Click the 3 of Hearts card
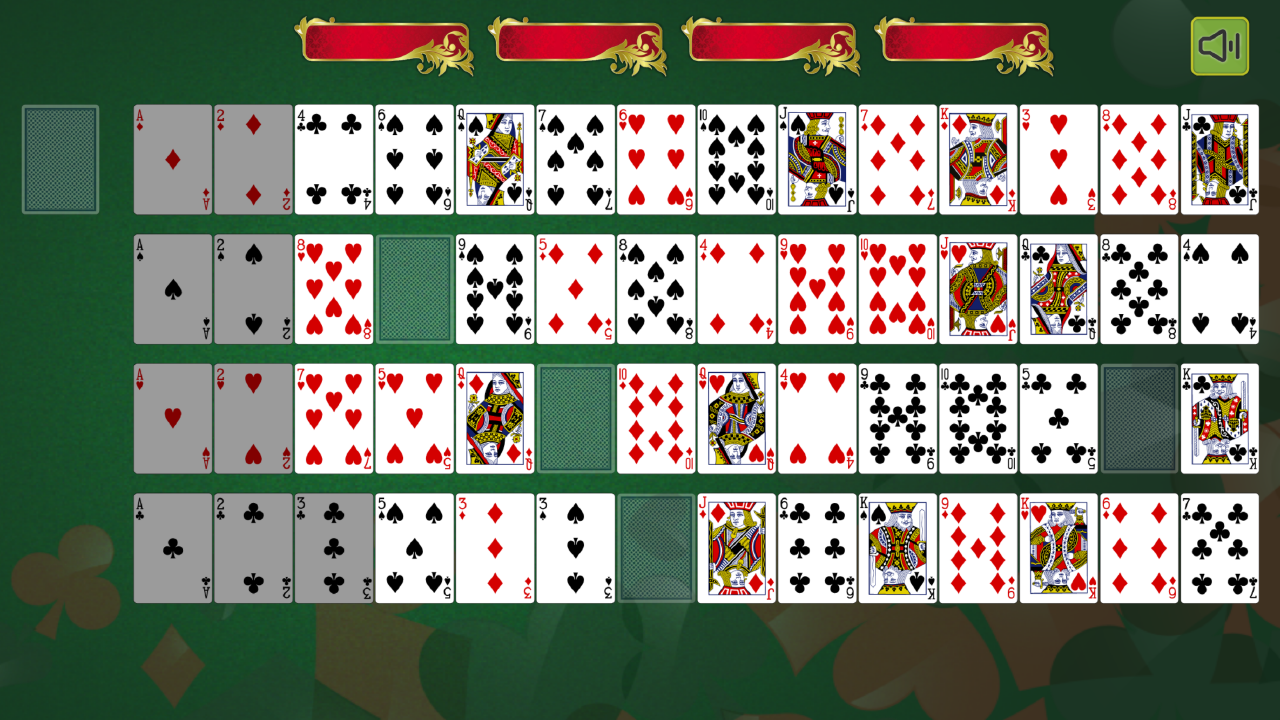This screenshot has width=1280, height=720. click(1057, 160)
